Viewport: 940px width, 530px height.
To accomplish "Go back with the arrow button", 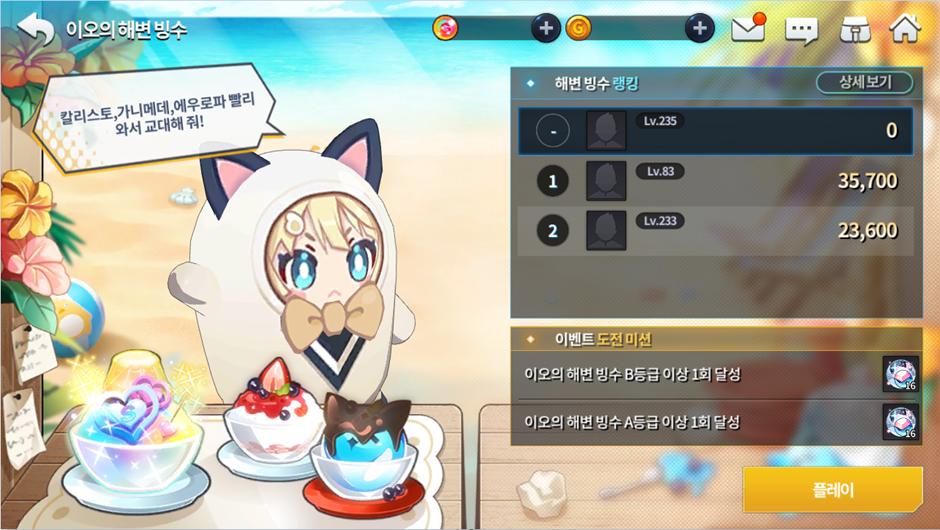I will pos(36,29).
